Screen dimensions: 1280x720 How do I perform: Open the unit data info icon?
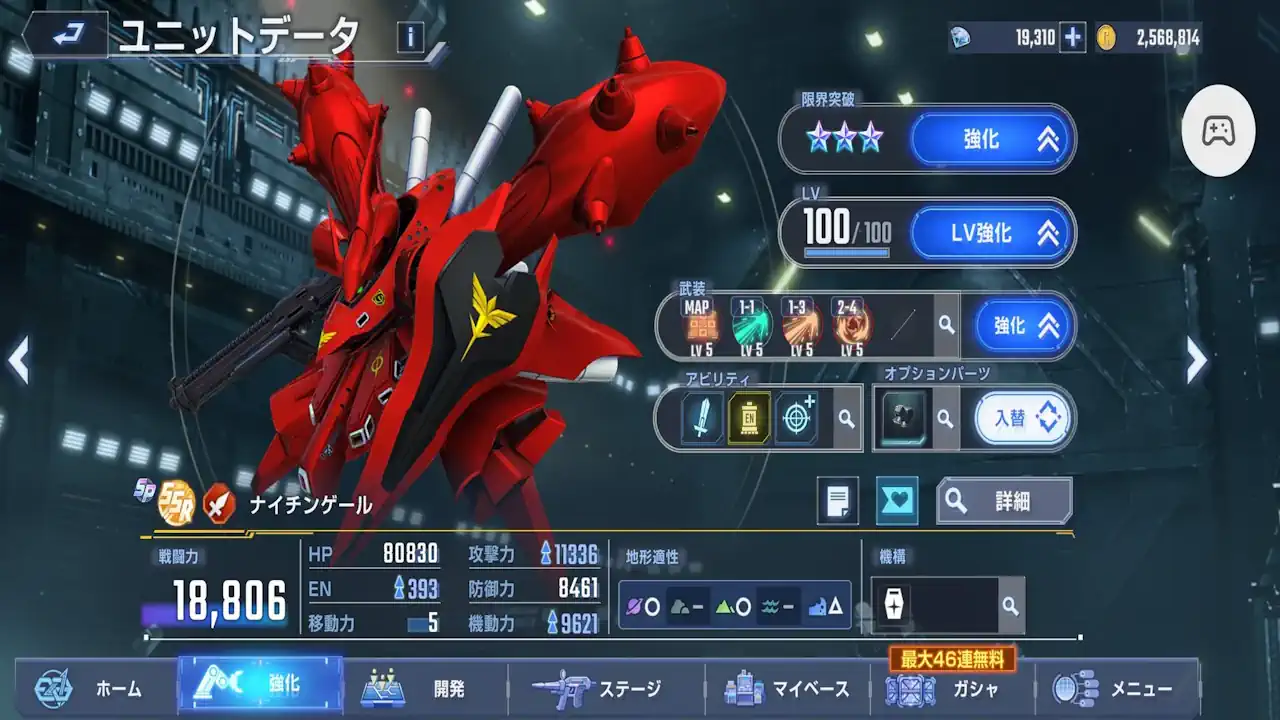pos(410,38)
